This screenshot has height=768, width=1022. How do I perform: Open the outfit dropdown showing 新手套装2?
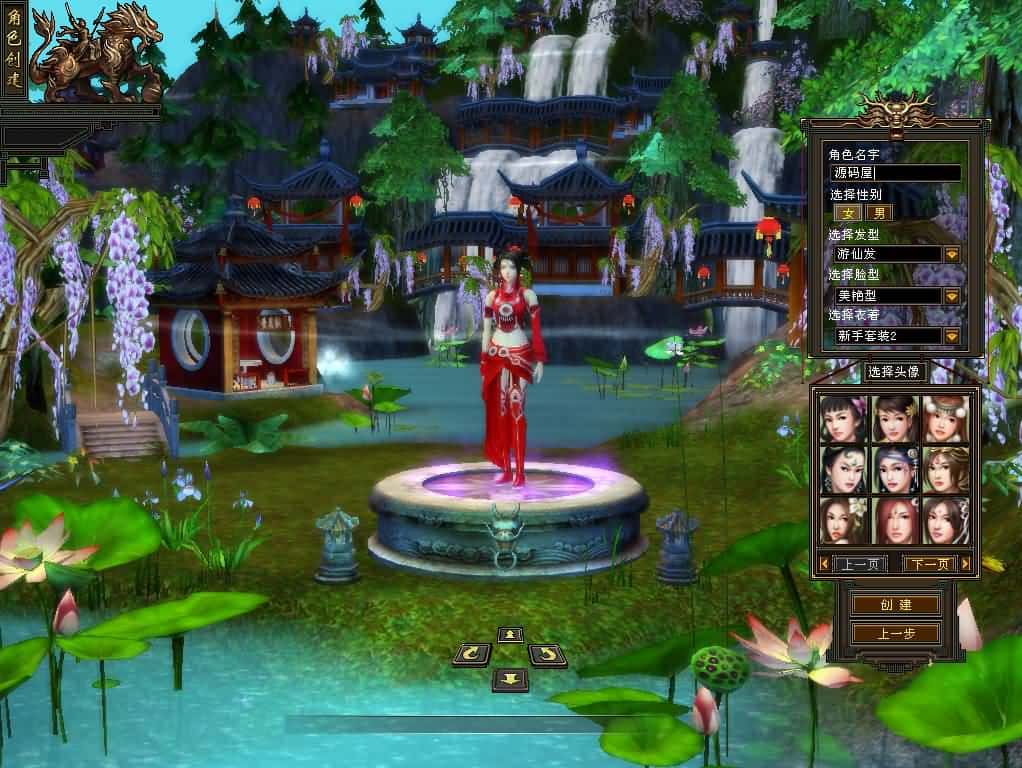951,336
